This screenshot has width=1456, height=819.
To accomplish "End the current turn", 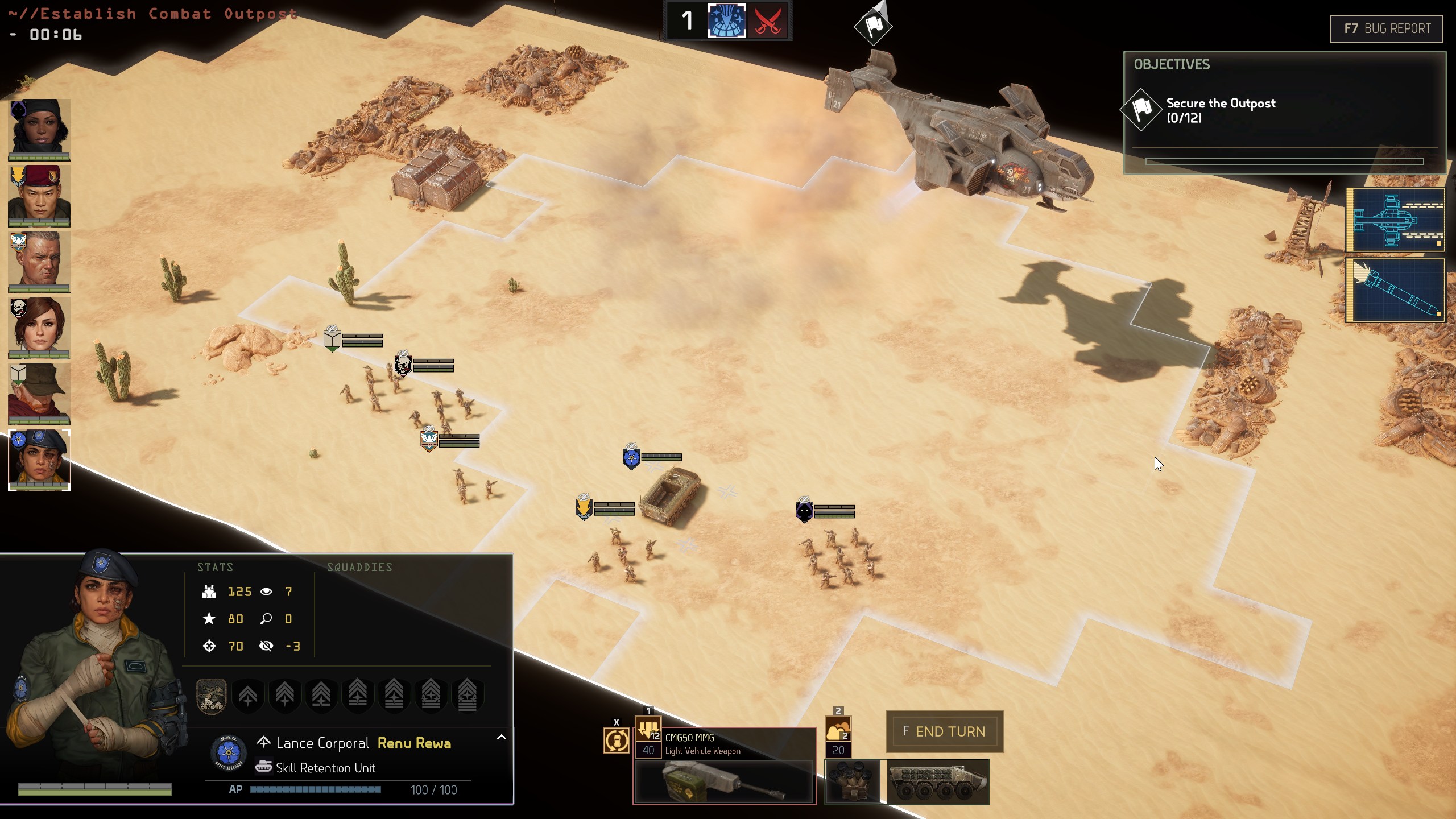I will point(945,731).
